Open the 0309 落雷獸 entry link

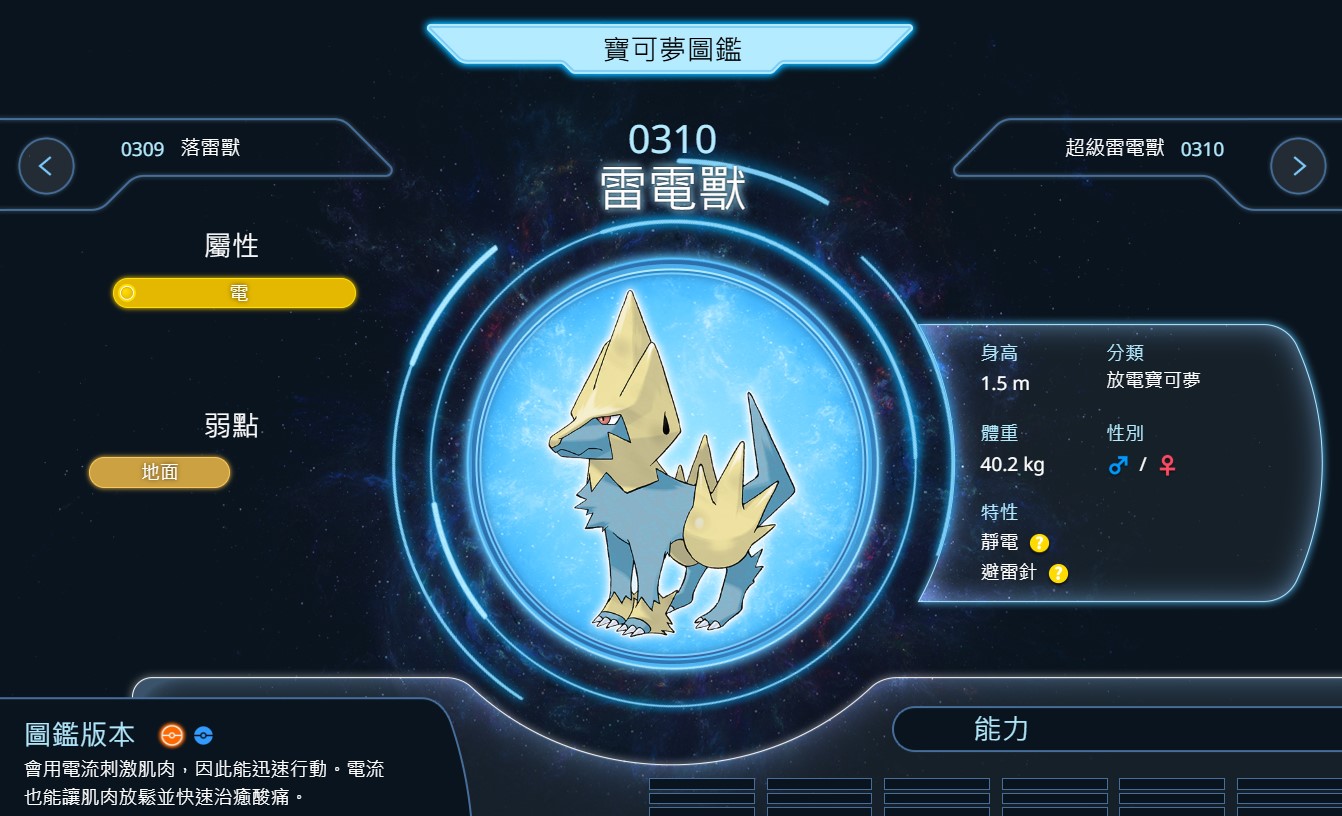(x=180, y=149)
